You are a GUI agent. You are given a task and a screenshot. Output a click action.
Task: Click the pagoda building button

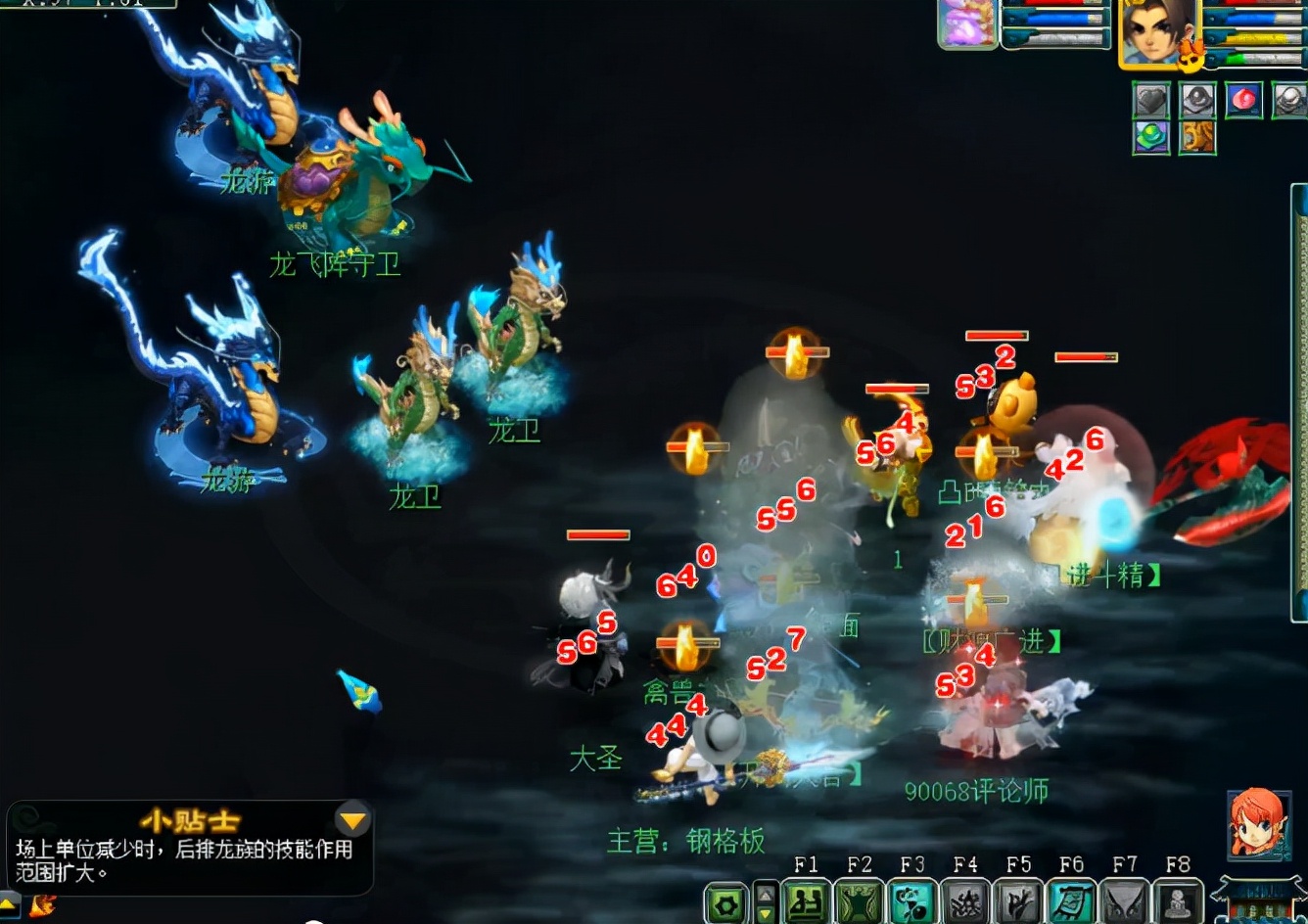1259,900
